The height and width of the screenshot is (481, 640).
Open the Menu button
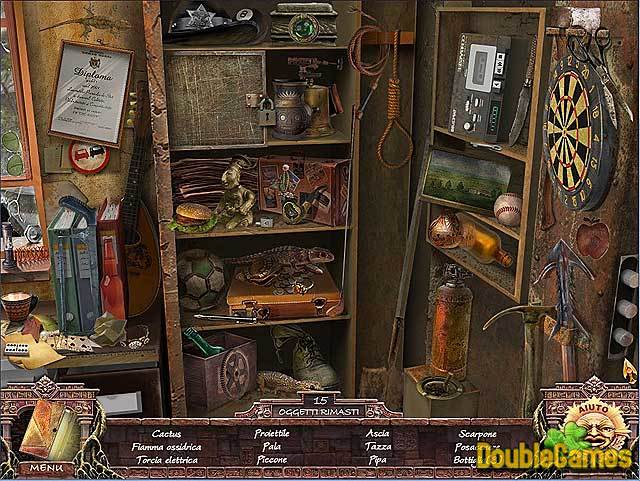click(45, 467)
